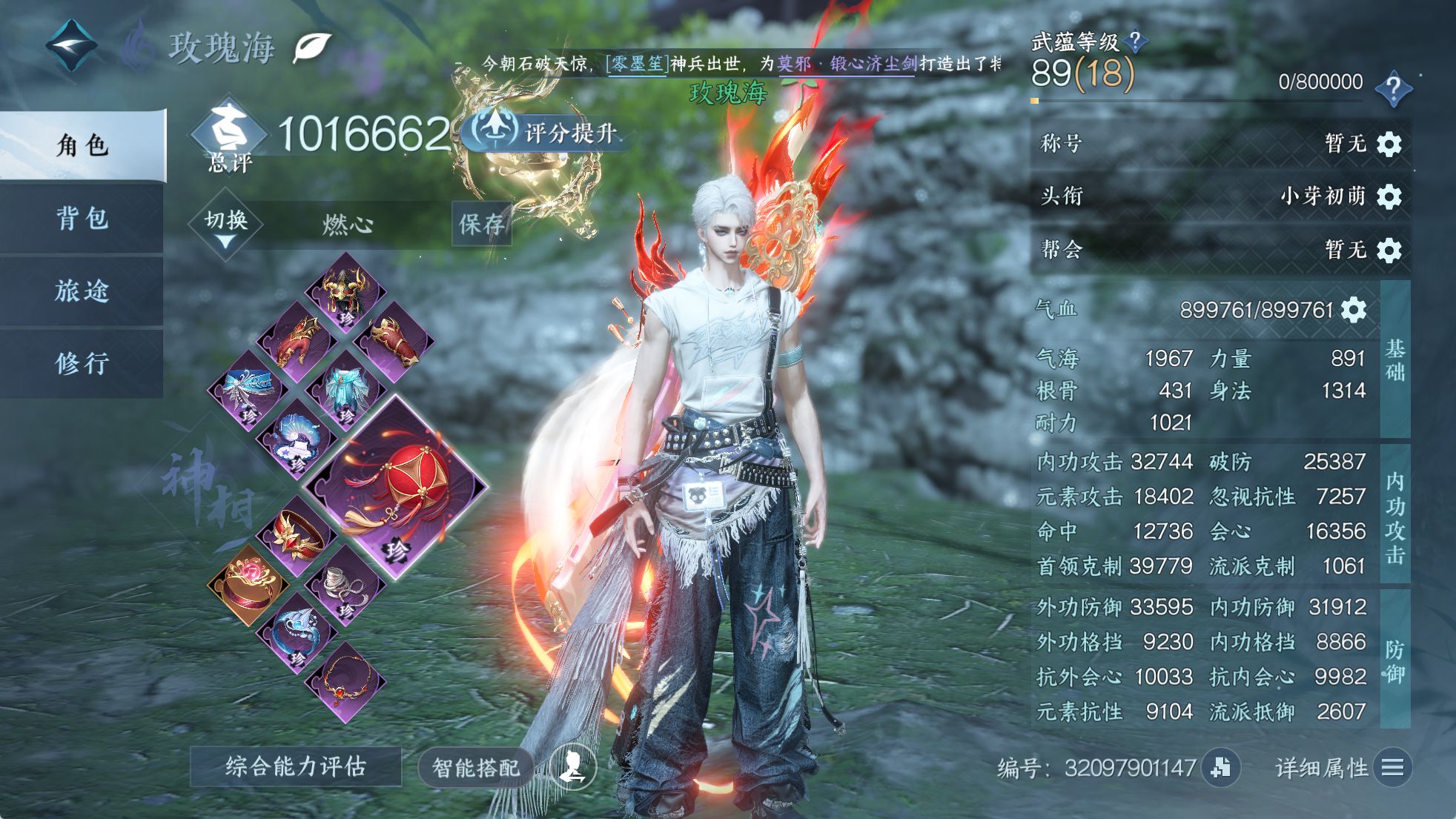This screenshot has width=1456, height=819.
Task: Copy the character 编号 number
Action: (1220, 768)
